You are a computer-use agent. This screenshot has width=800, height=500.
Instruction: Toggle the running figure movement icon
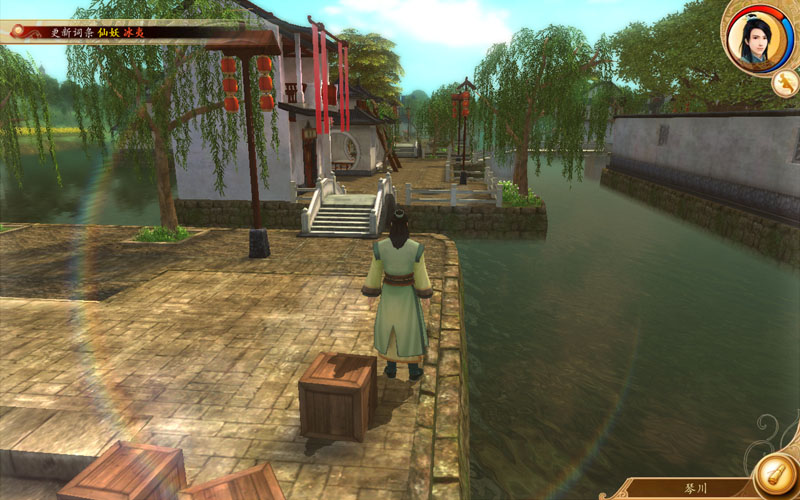(x=784, y=83)
